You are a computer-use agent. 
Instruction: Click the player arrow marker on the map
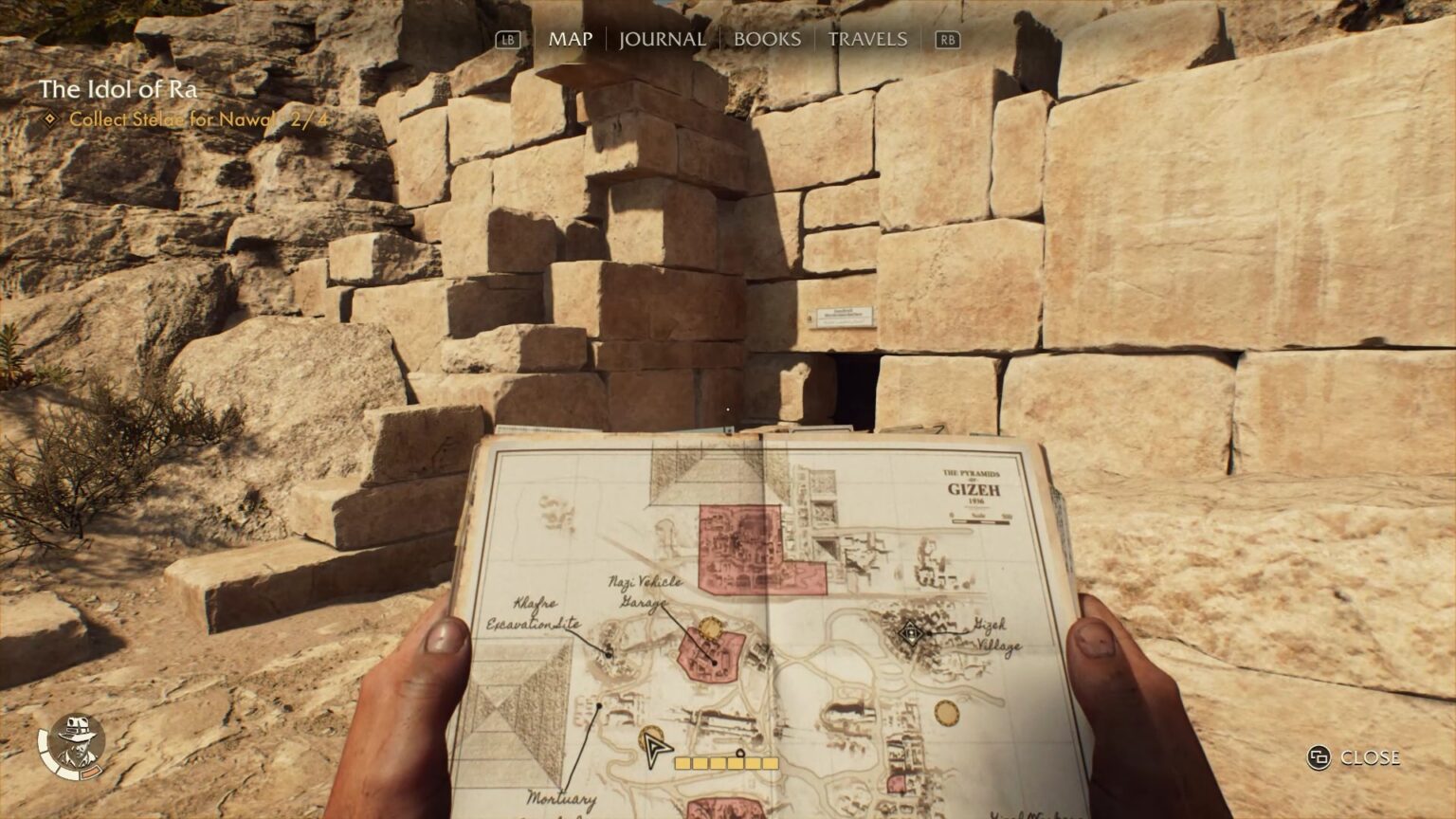[653, 752]
